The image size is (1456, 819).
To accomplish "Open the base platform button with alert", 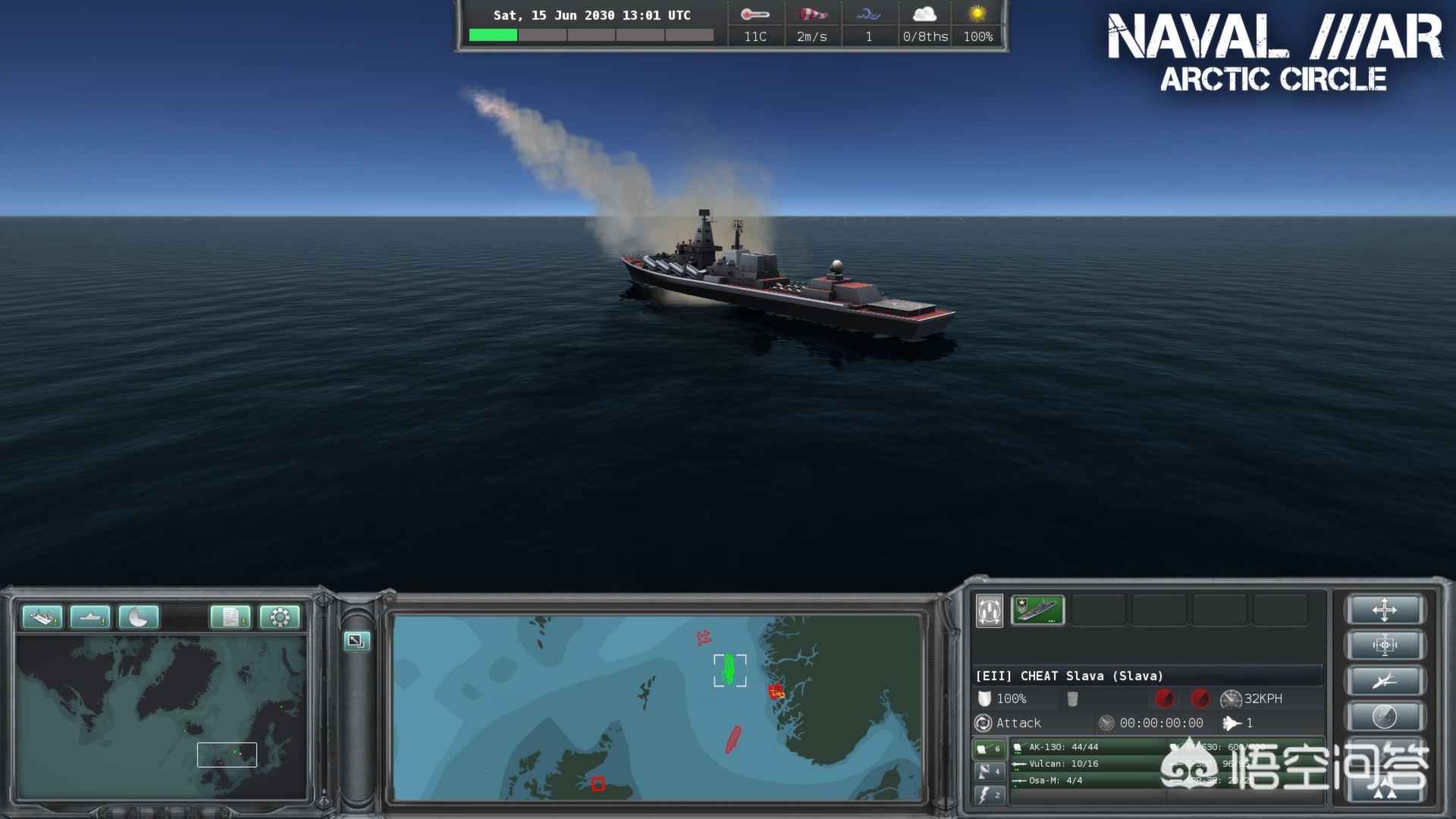I will 42,617.
